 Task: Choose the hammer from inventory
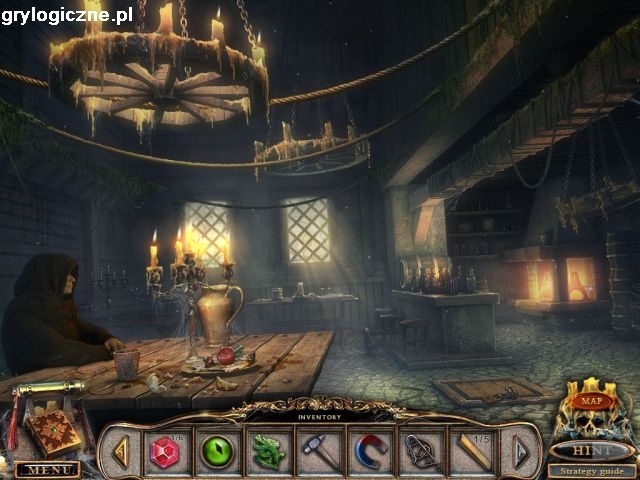point(319,452)
